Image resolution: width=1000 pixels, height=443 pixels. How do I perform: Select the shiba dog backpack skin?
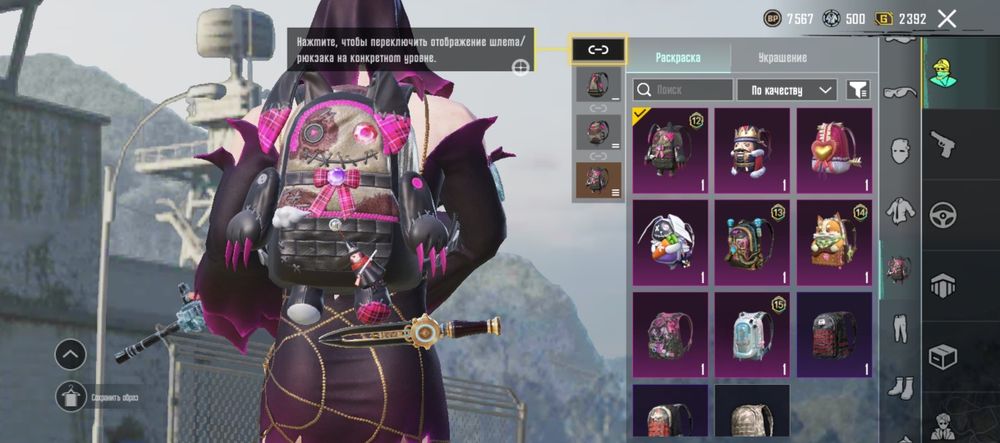coord(834,242)
